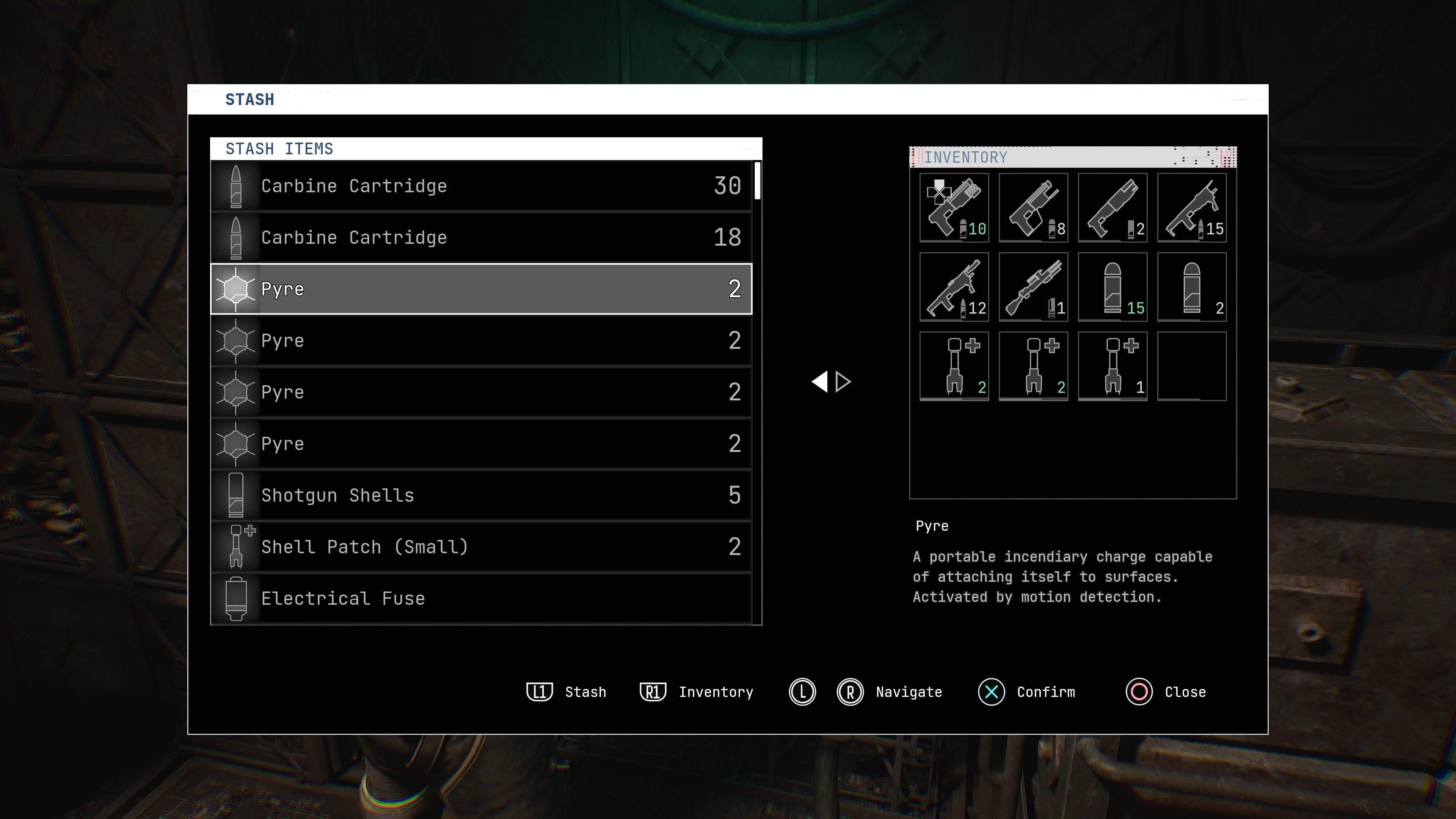Click the filled left transfer arrow
1456x819 pixels.
click(819, 381)
